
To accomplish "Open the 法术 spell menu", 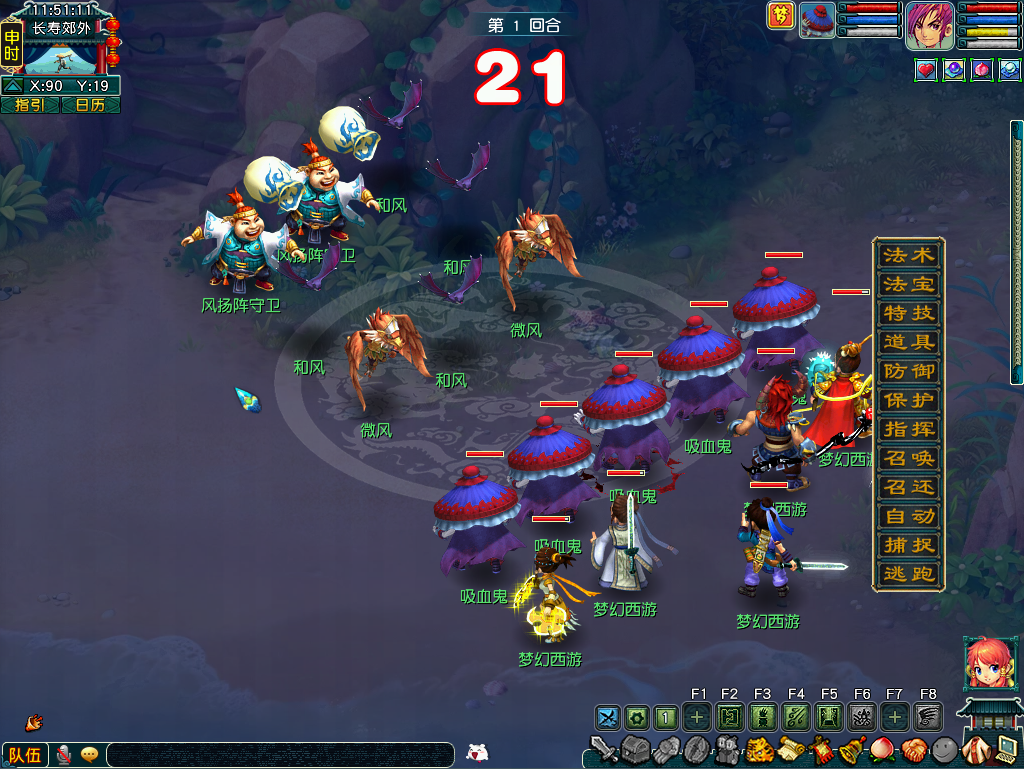I will click(908, 255).
